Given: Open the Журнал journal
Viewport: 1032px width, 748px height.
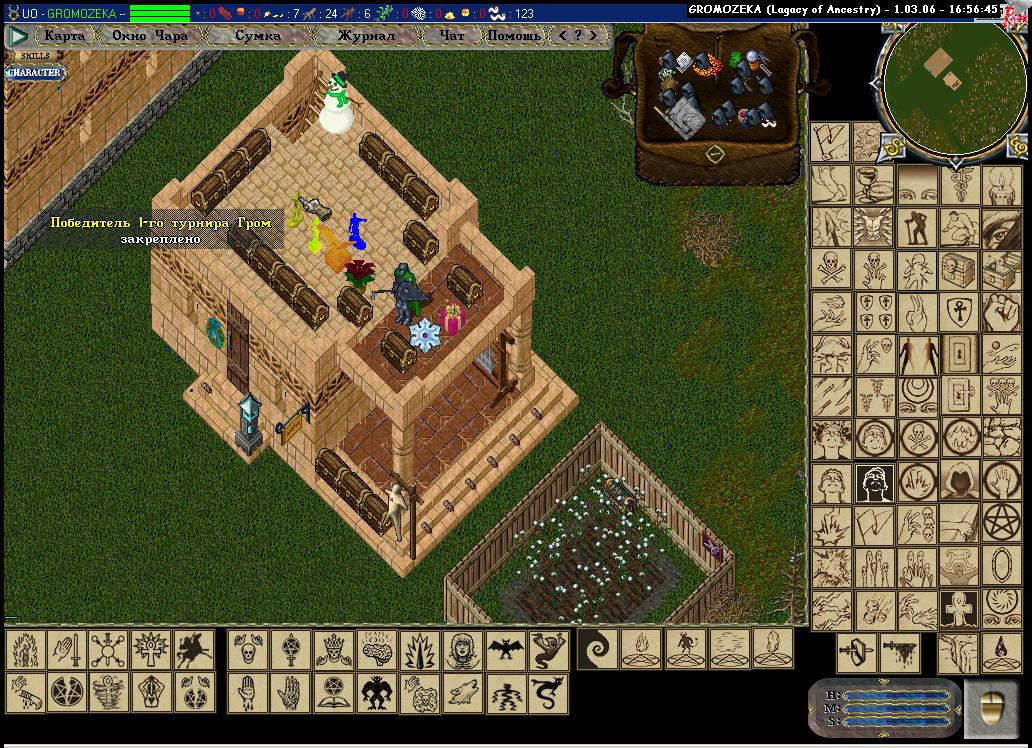Looking at the screenshot, I should [365, 35].
